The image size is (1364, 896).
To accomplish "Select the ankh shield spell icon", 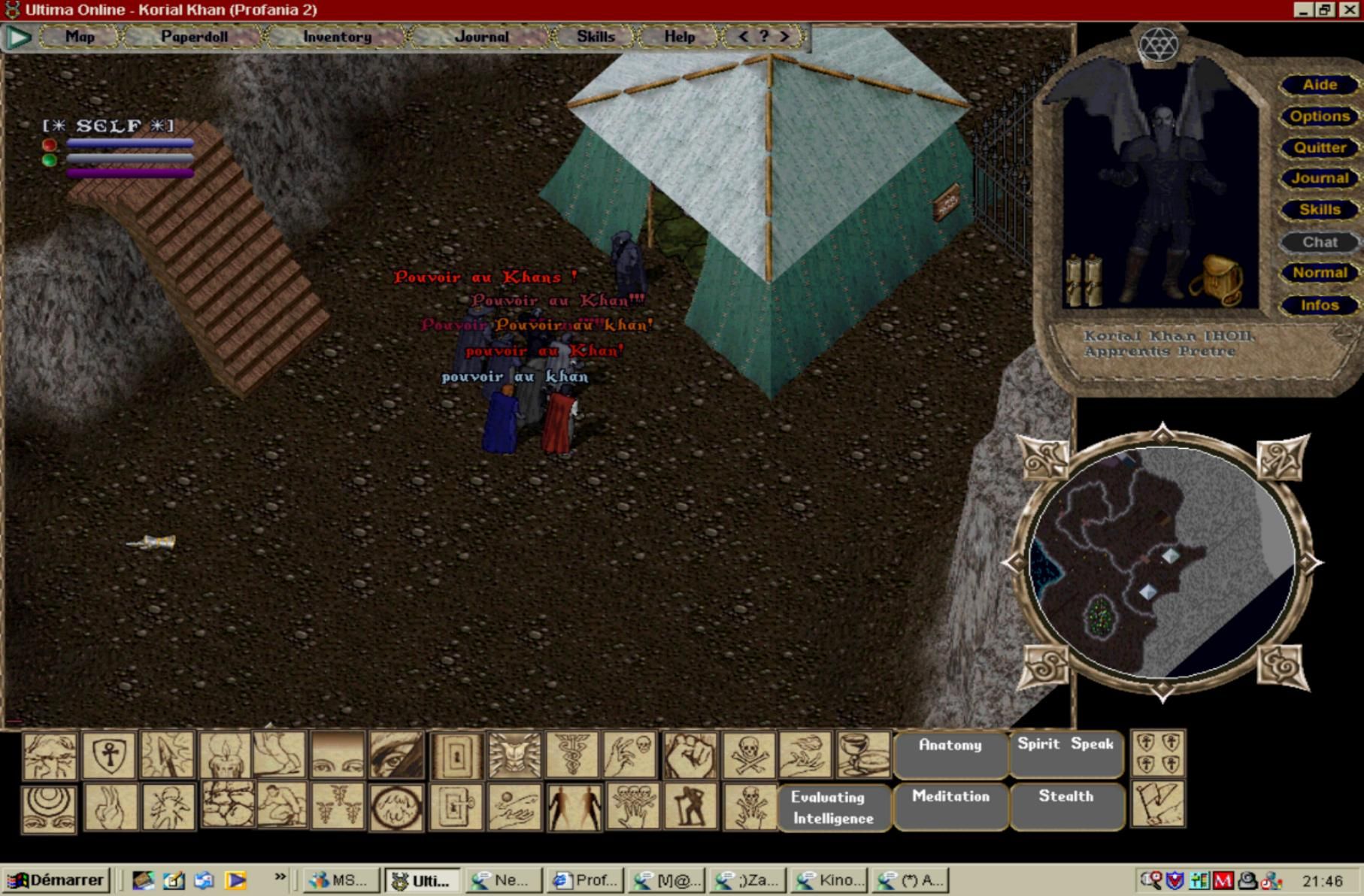I will (x=109, y=755).
